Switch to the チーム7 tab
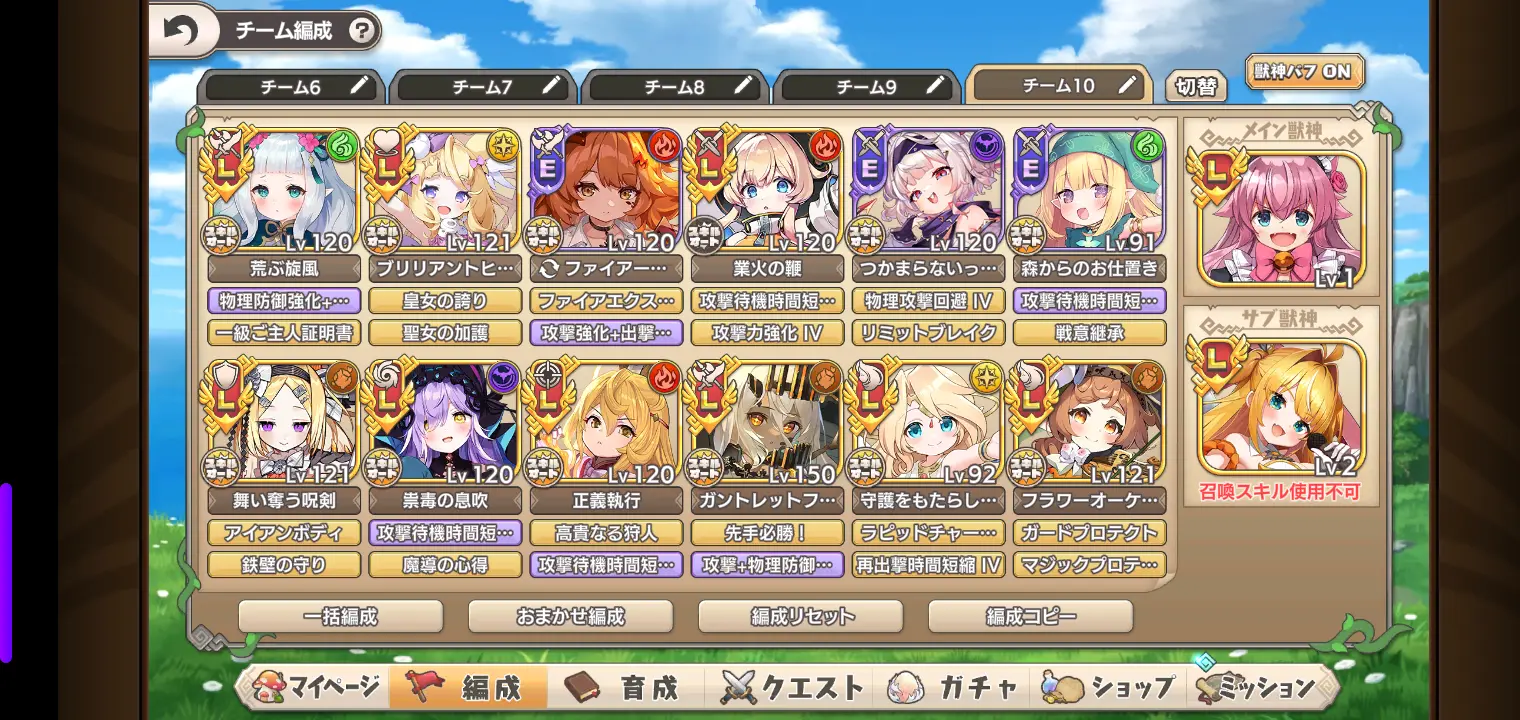Image resolution: width=1520 pixels, height=720 pixels. coord(484,87)
